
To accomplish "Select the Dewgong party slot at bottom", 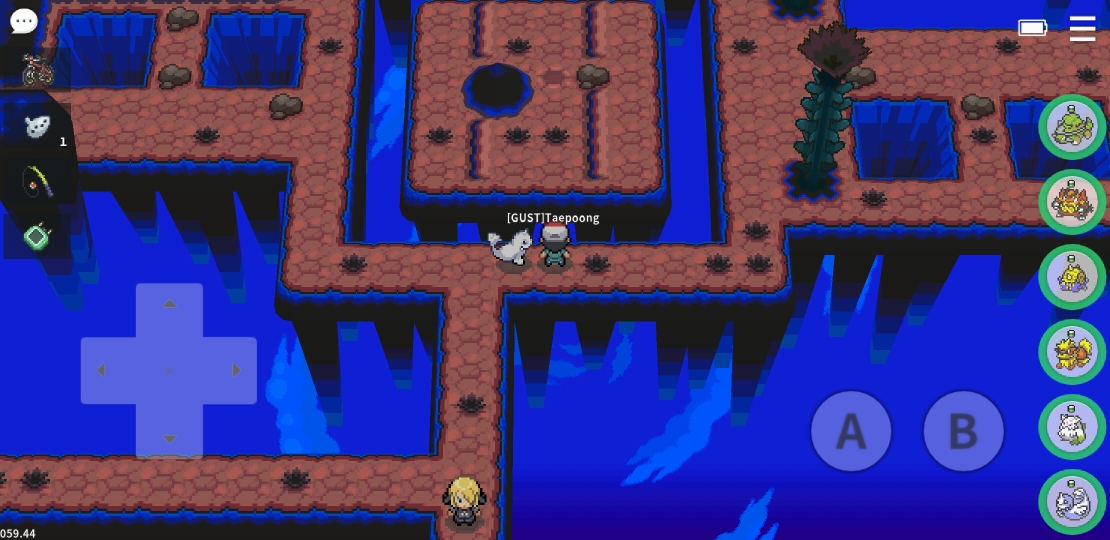I will (x=1071, y=501).
